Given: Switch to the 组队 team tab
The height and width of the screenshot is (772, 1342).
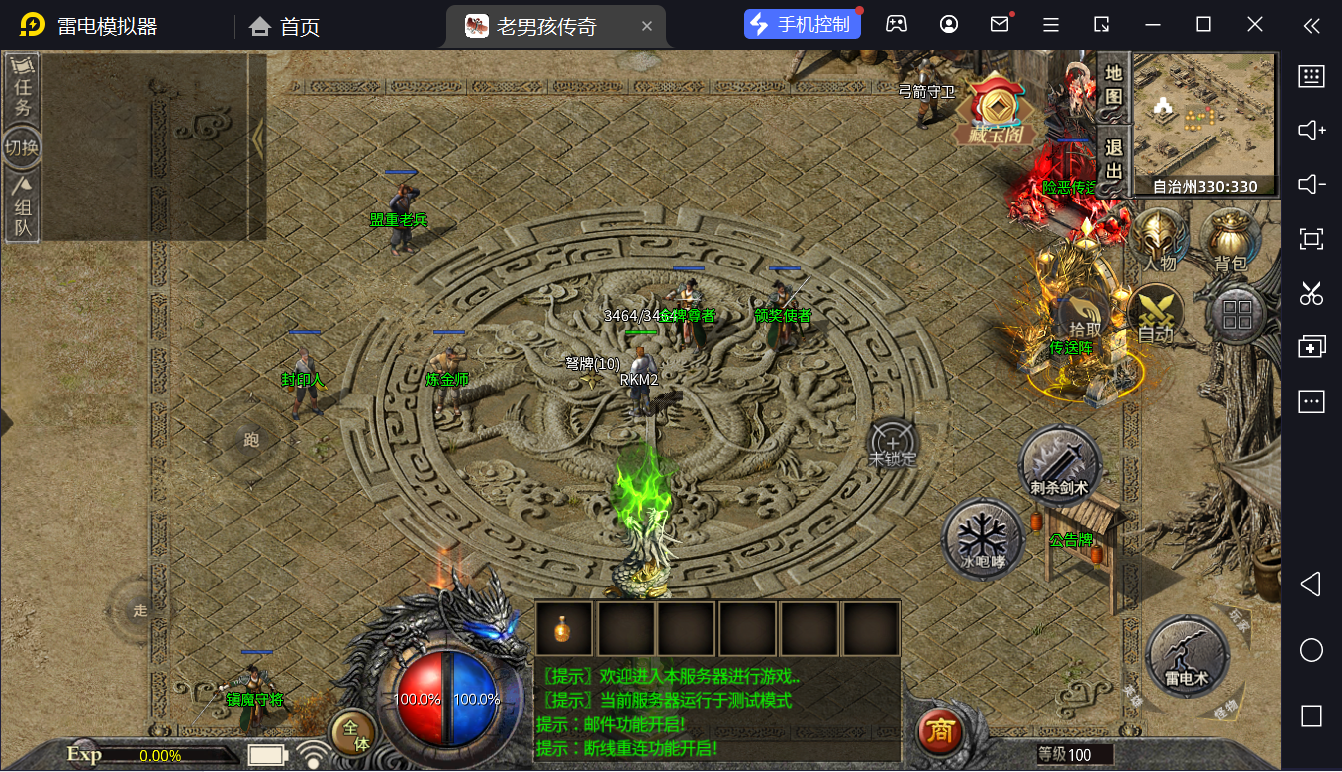Looking at the screenshot, I should pos(22,208).
